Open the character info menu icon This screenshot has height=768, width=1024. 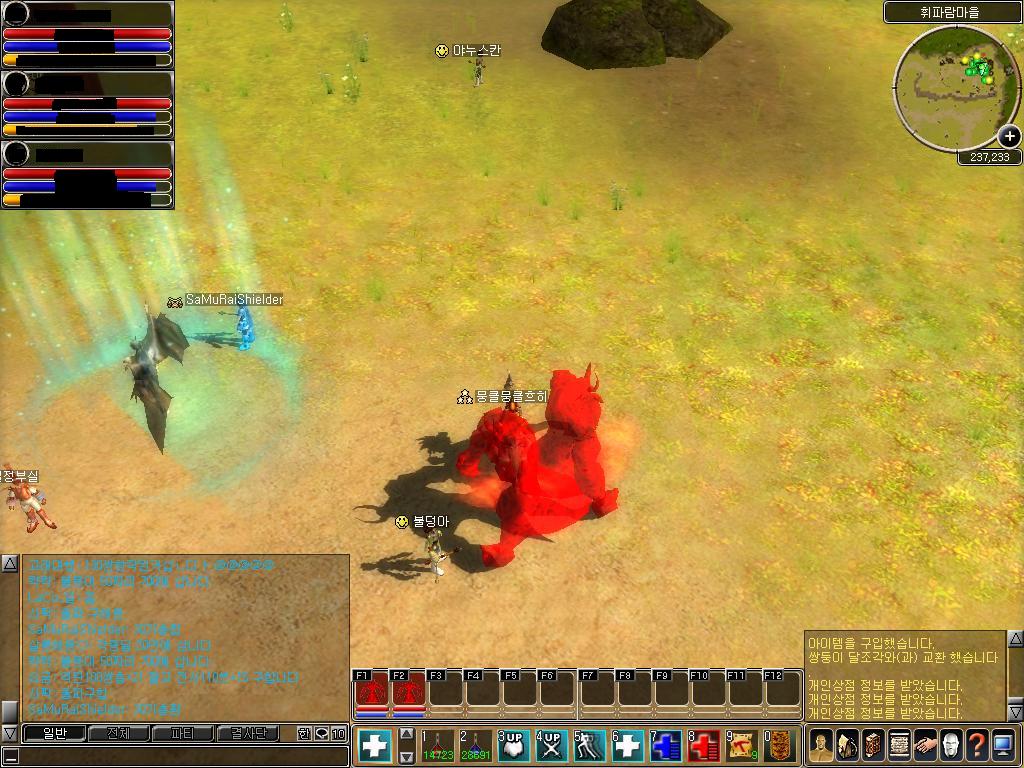[x=821, y=745]
